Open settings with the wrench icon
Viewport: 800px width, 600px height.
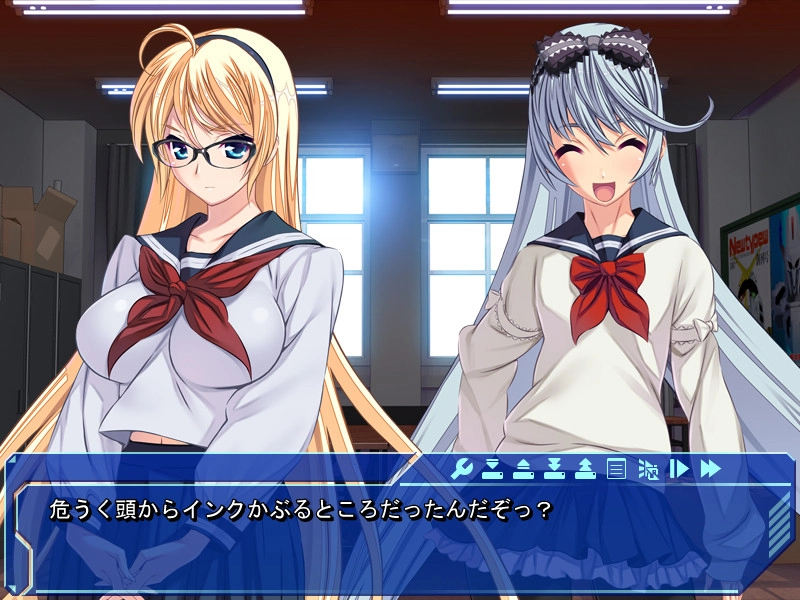point(461,468)
